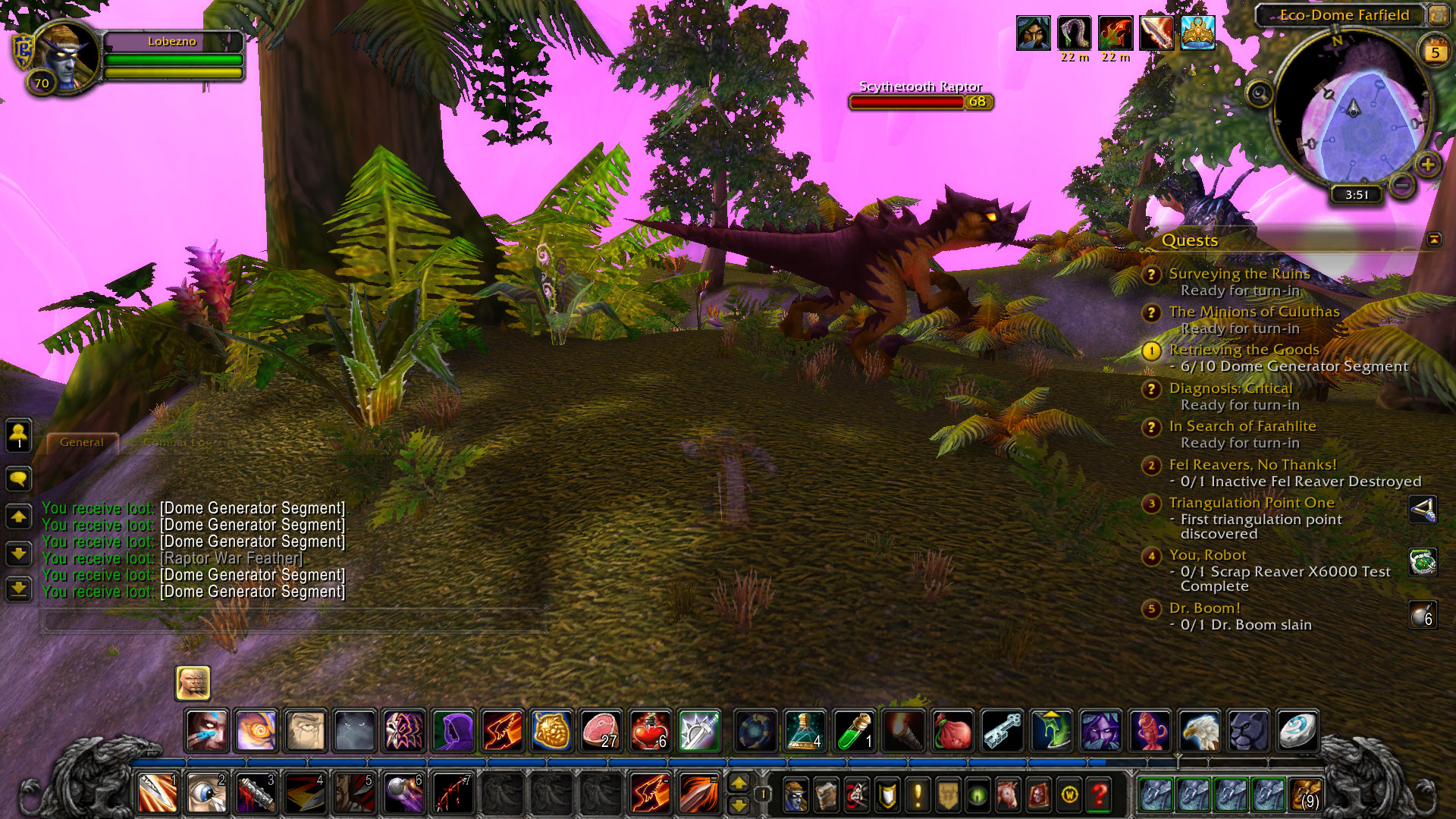The width and height of the screenshot is (1456, 819).
Task: Use the Dr. Boom! quest bomb item
Action: 1423,615
